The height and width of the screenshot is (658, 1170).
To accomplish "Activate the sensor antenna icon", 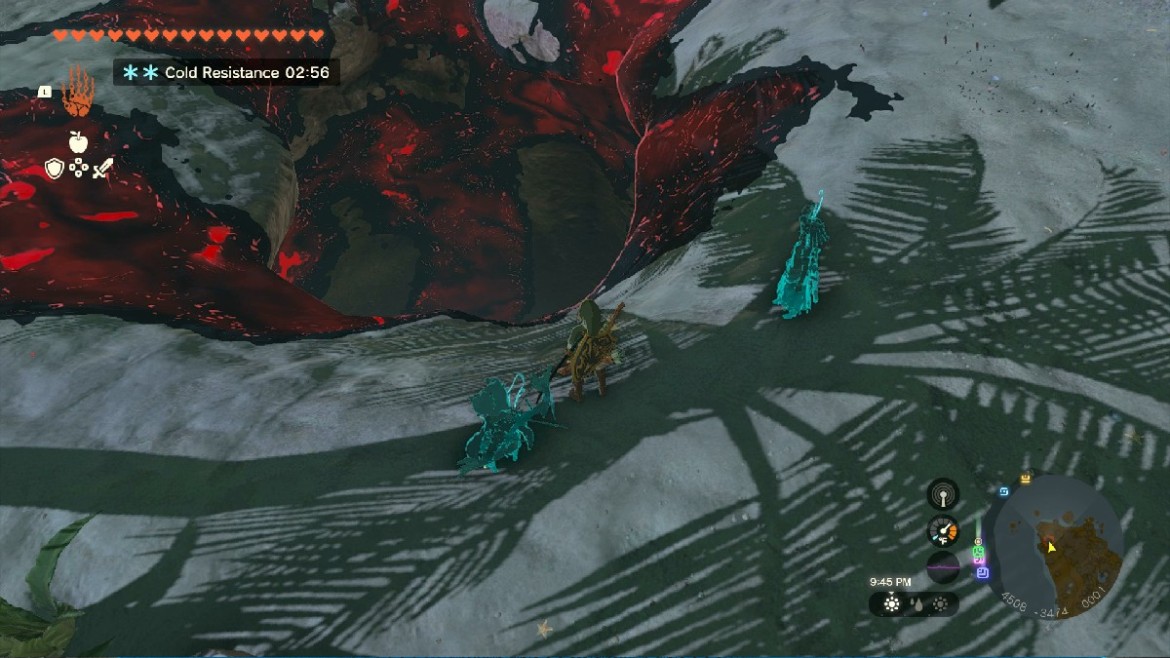I will pyautogui.click(x=942, y=494).
